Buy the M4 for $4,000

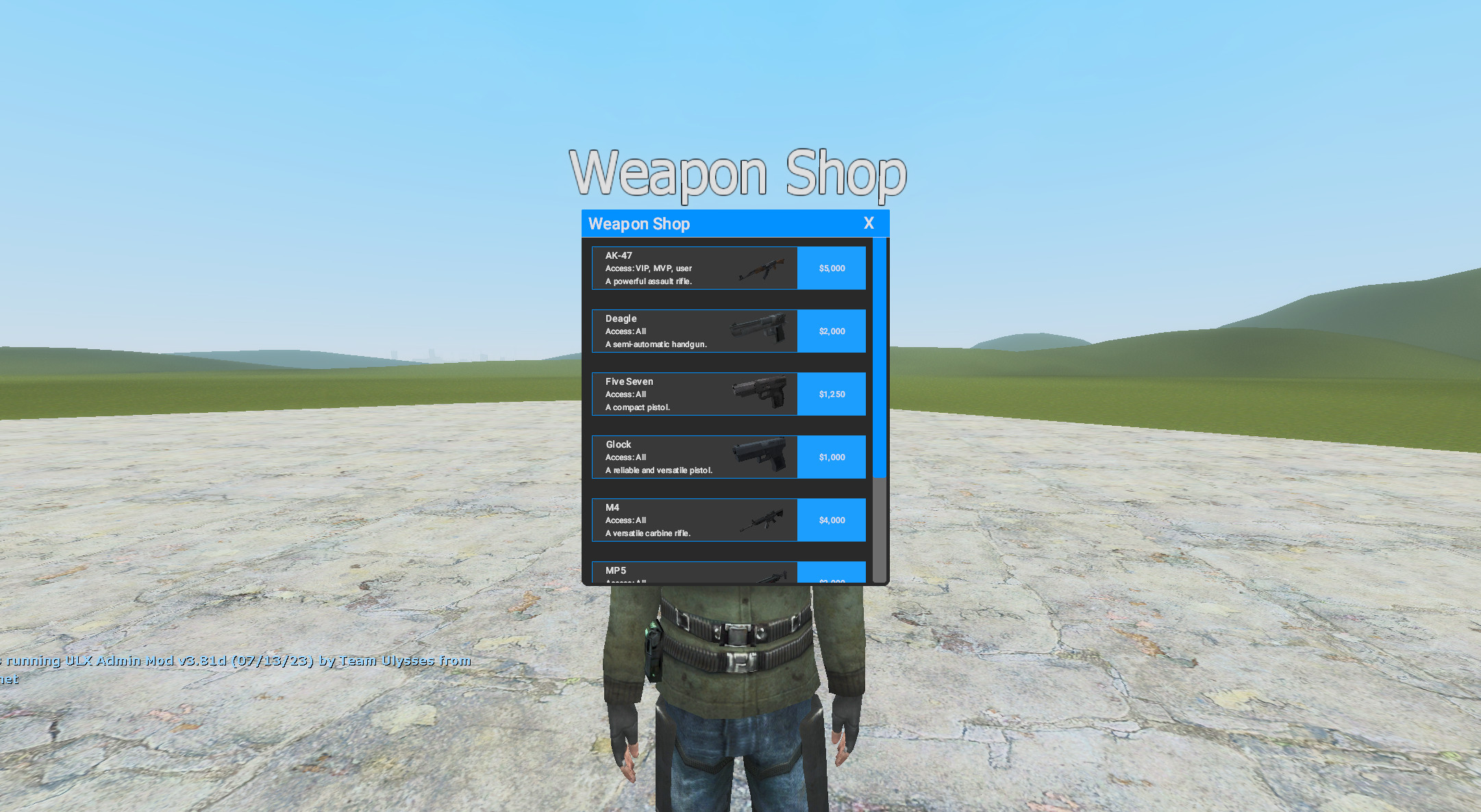click(831, 520)
